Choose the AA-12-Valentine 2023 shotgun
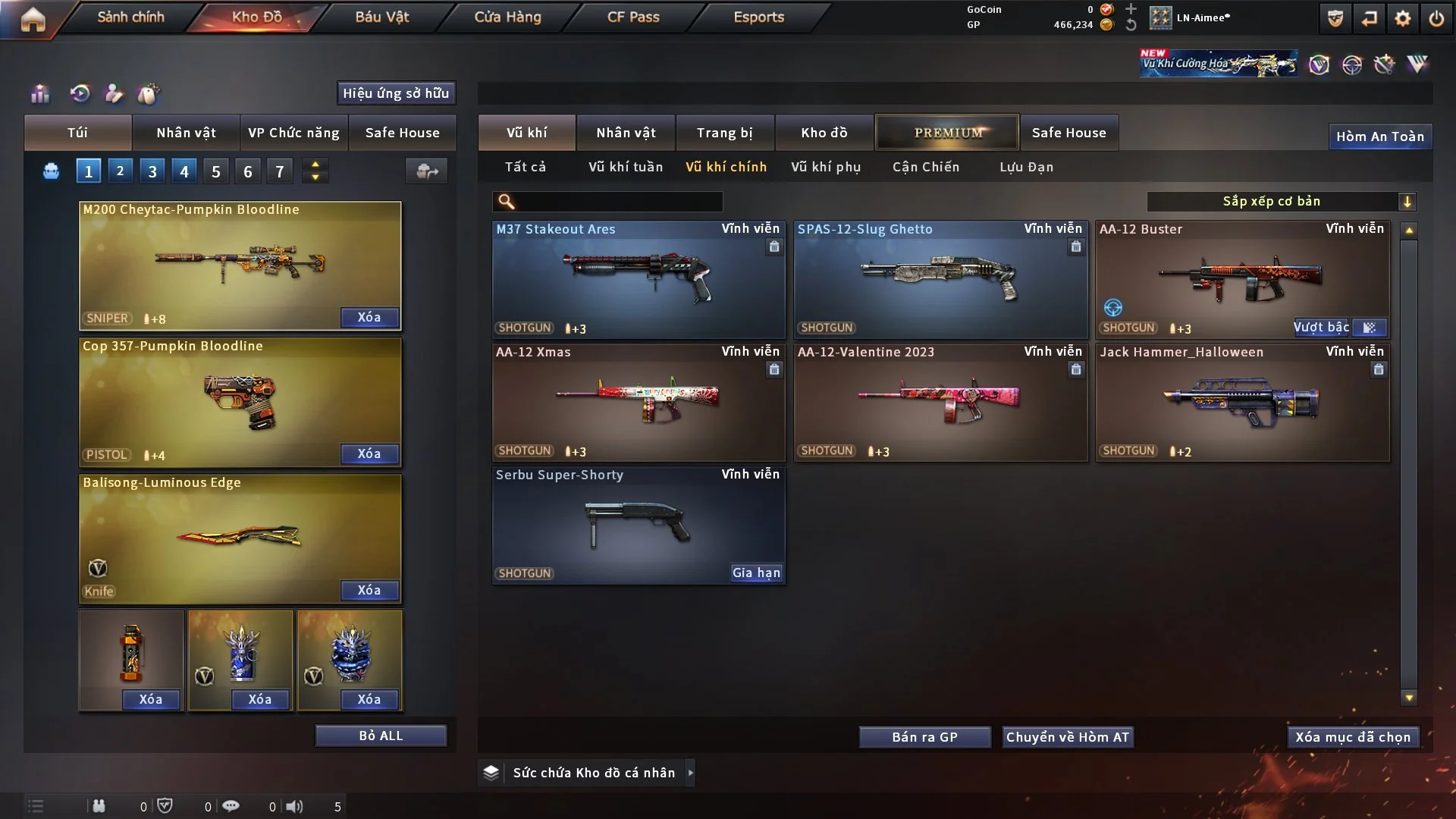Screen dimensions: 1456x819 point(940,402)
